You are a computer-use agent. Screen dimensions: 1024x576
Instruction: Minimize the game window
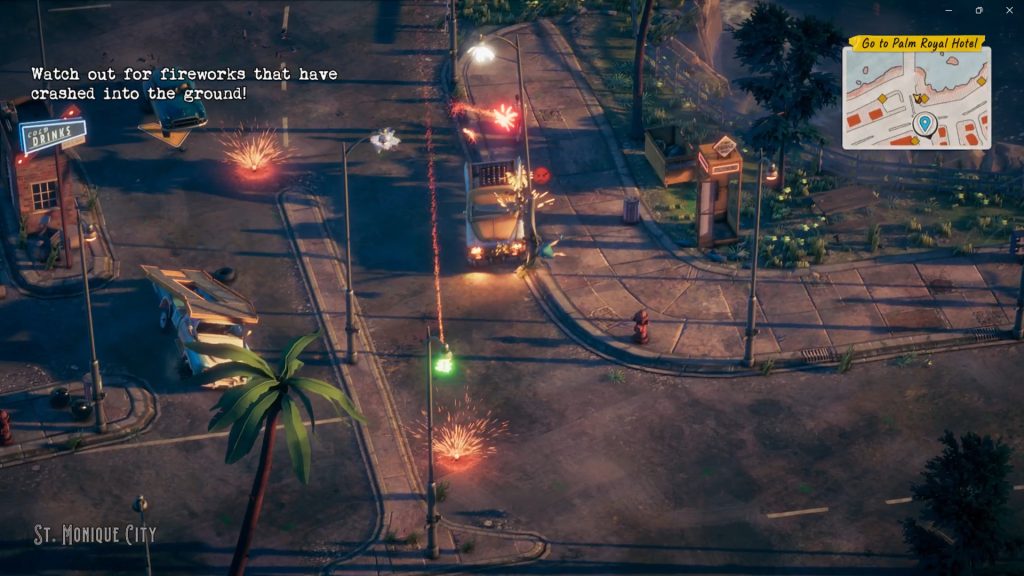pos(949,10)
